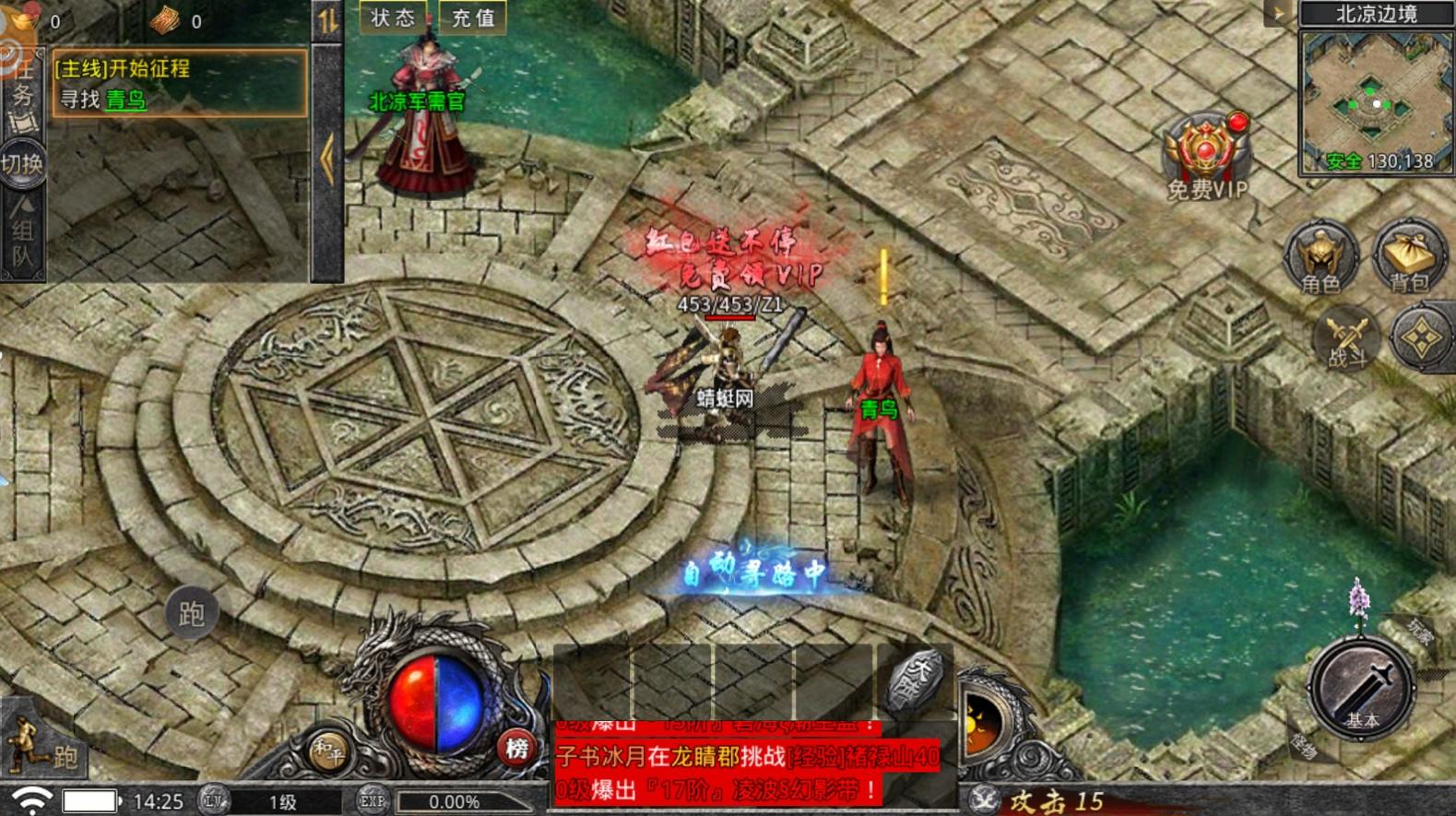Expand the minimap arrow in top-right corner
1456x816 pixels.
1276,11
